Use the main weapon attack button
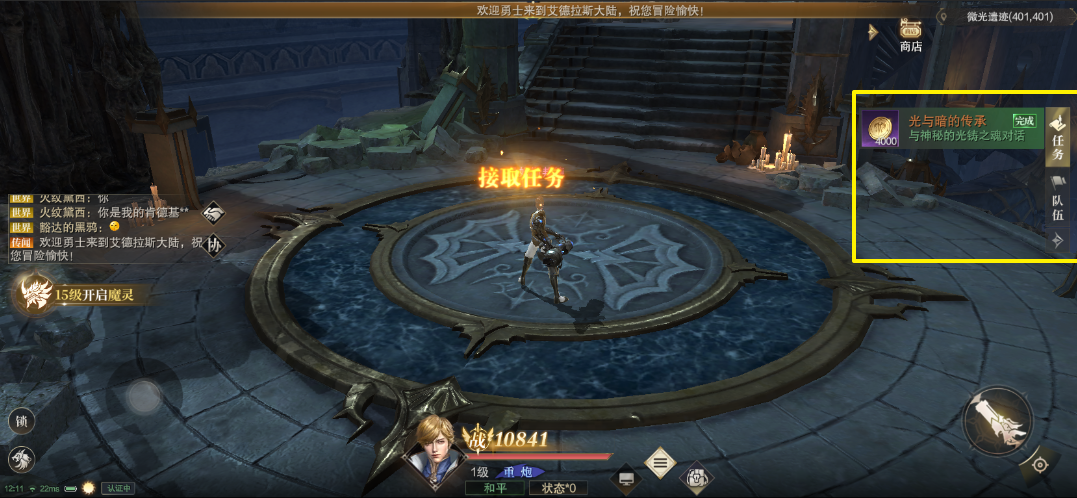This screenshot has height=498, width=1077. point(997,420)
